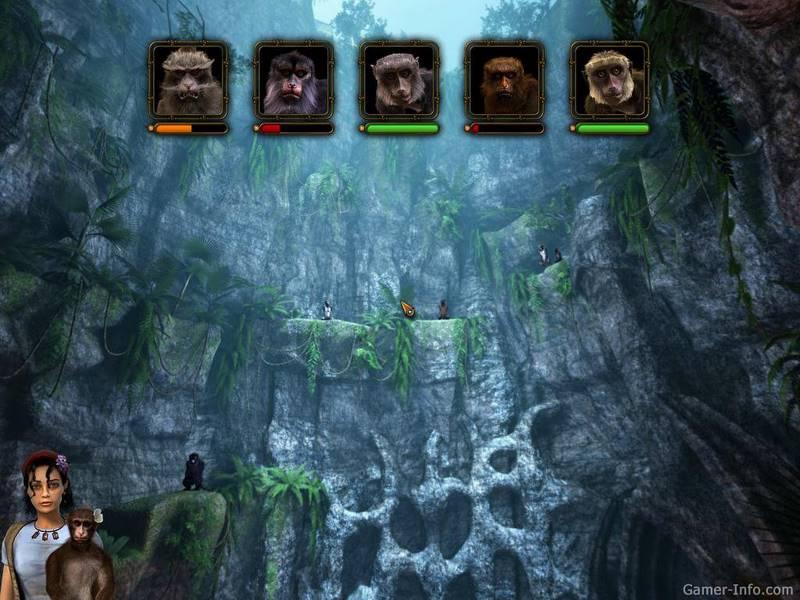This screenshot has height=600, width=800.
Task: Choose the dark red-faced monkey portrait
Action: click(x=294, y=80)
